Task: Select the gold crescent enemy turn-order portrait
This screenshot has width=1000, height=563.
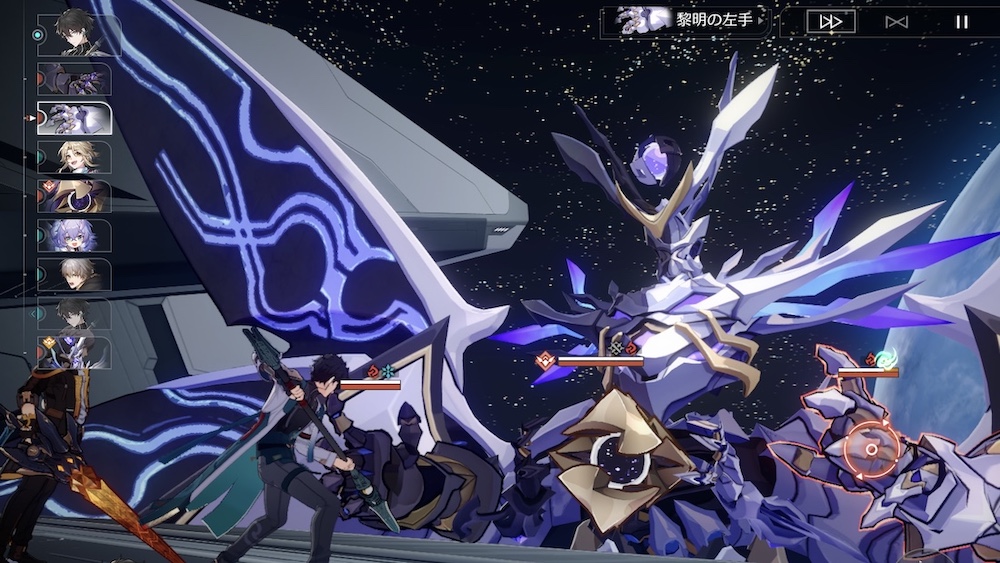Action: [x=75, y=196]
